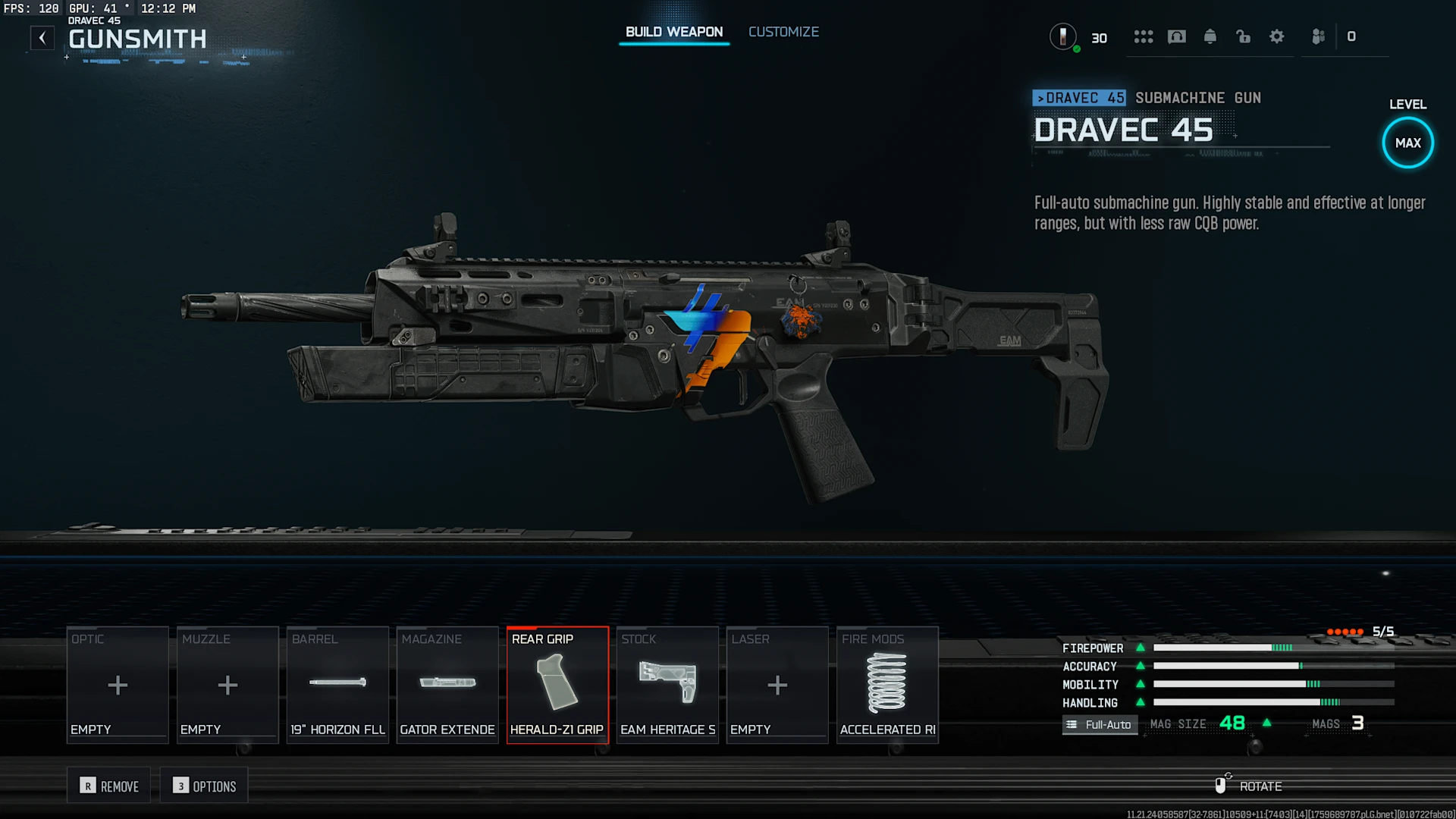
Task: Open the EAM Heritage stock slot
Action: tap(667, 685)
